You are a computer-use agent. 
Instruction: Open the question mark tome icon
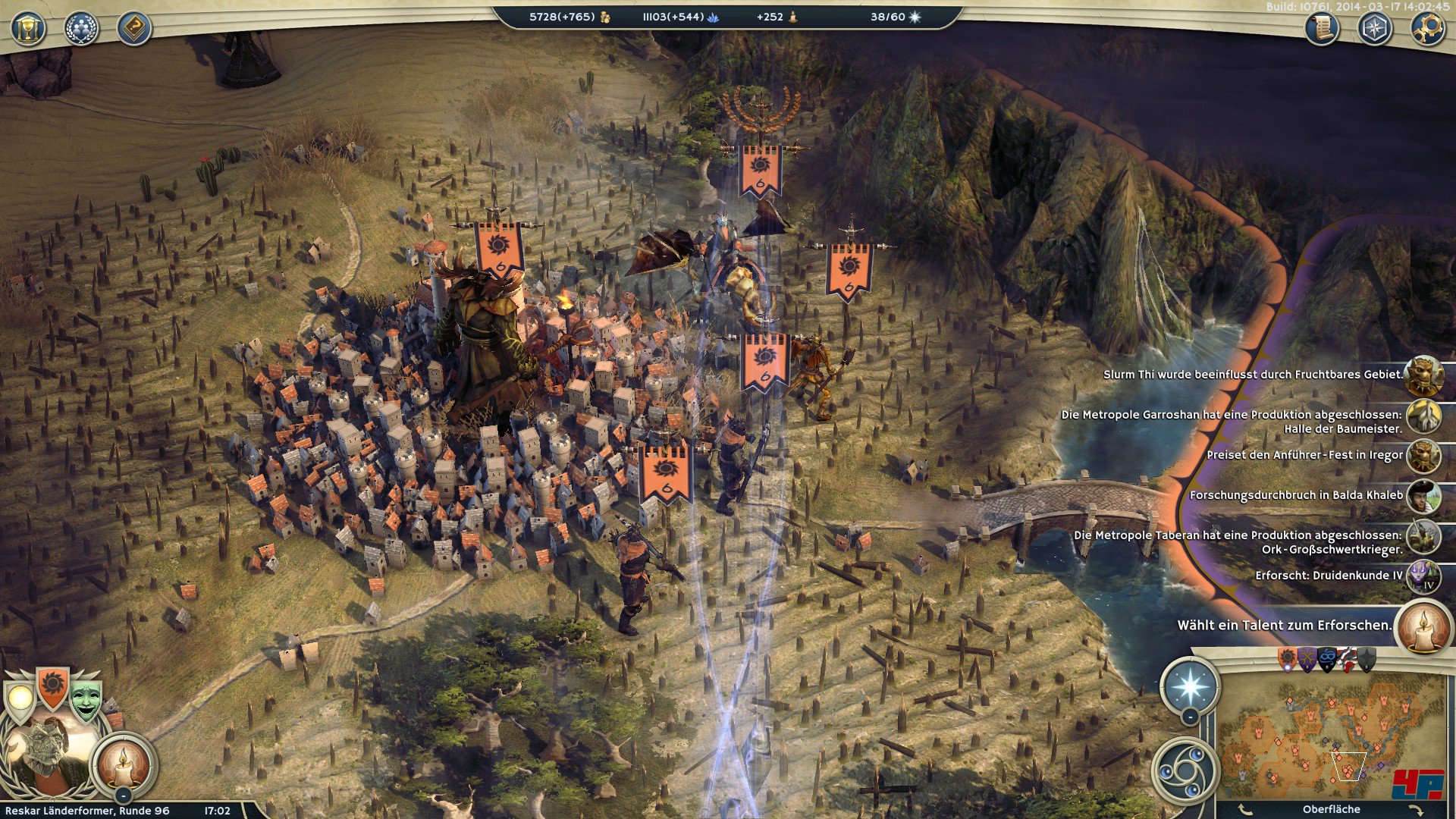click(134, 29)
